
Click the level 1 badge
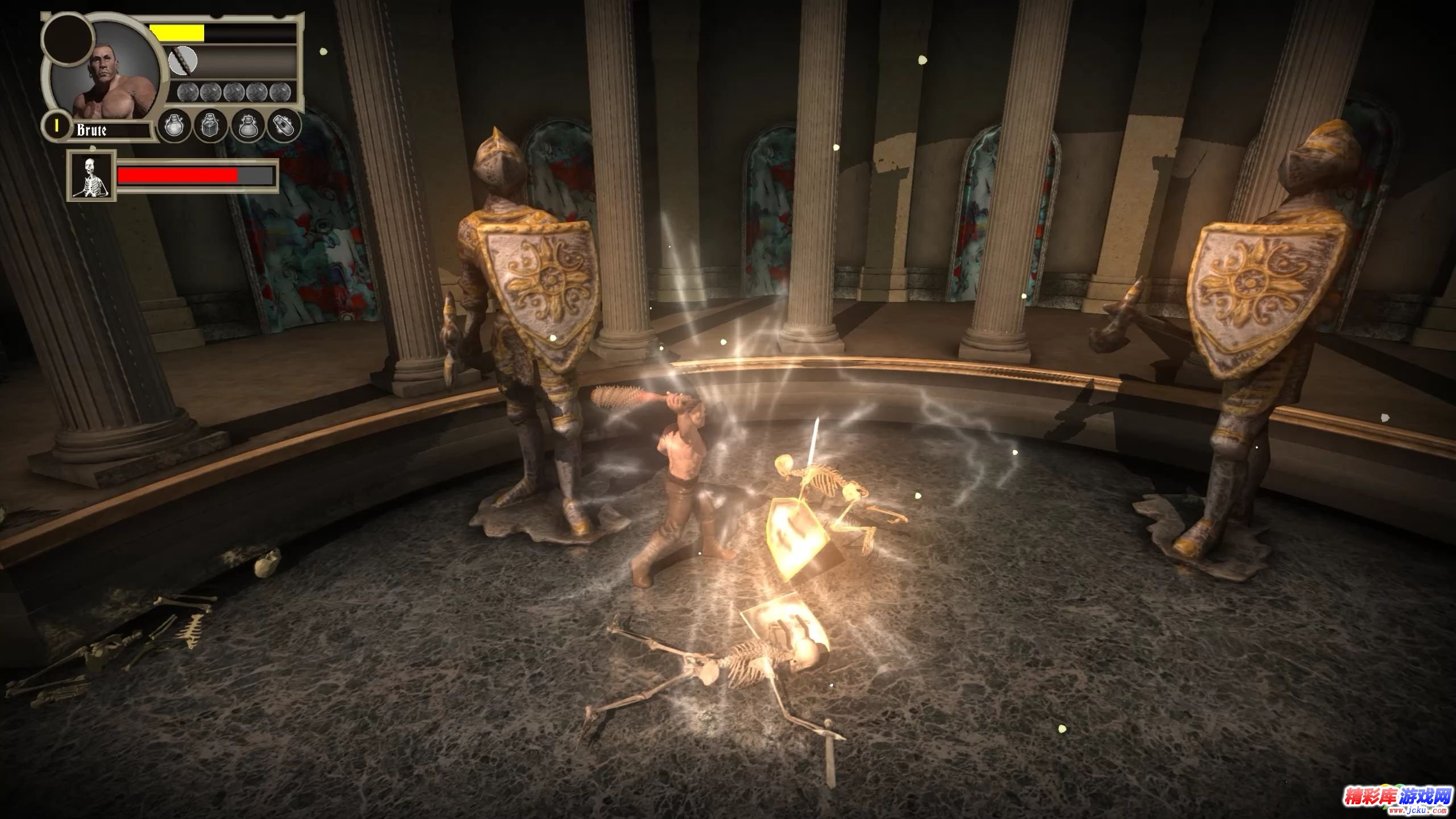56,127
